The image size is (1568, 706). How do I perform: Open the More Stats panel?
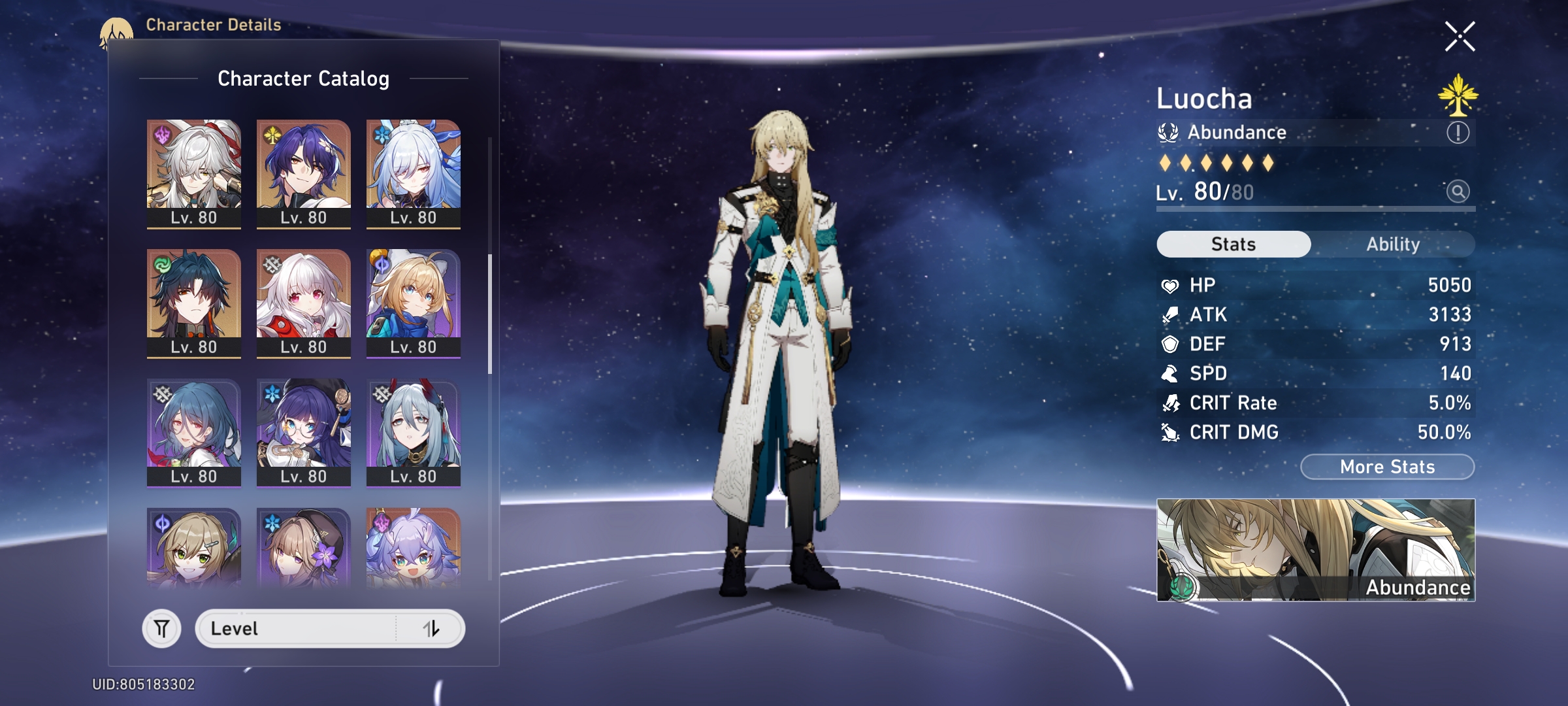[1387, 467]
